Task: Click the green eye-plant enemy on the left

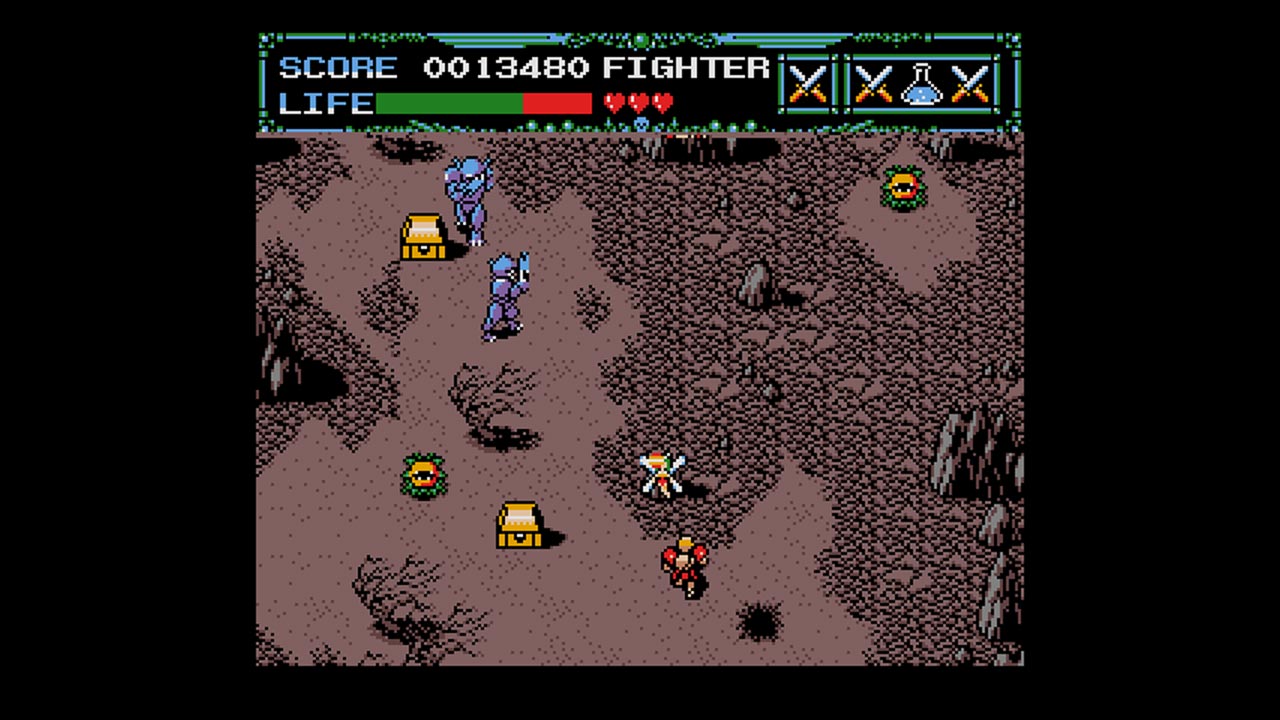Action: pyautogui.click(x=423, y=474)
